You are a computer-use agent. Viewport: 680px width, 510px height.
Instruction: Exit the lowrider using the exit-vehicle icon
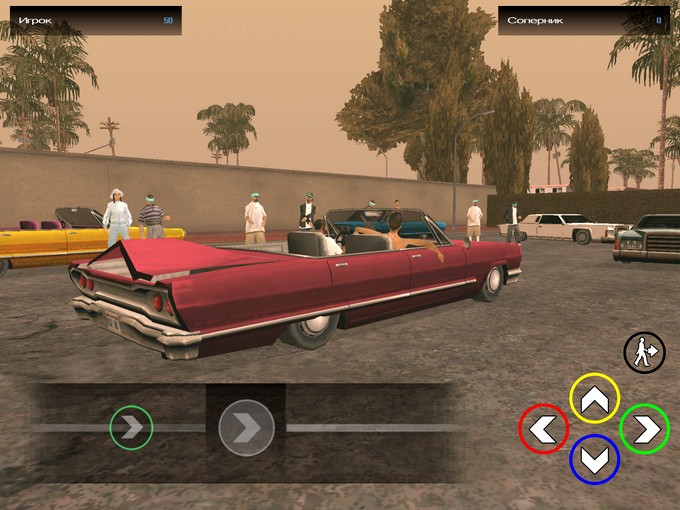[644, 352]
